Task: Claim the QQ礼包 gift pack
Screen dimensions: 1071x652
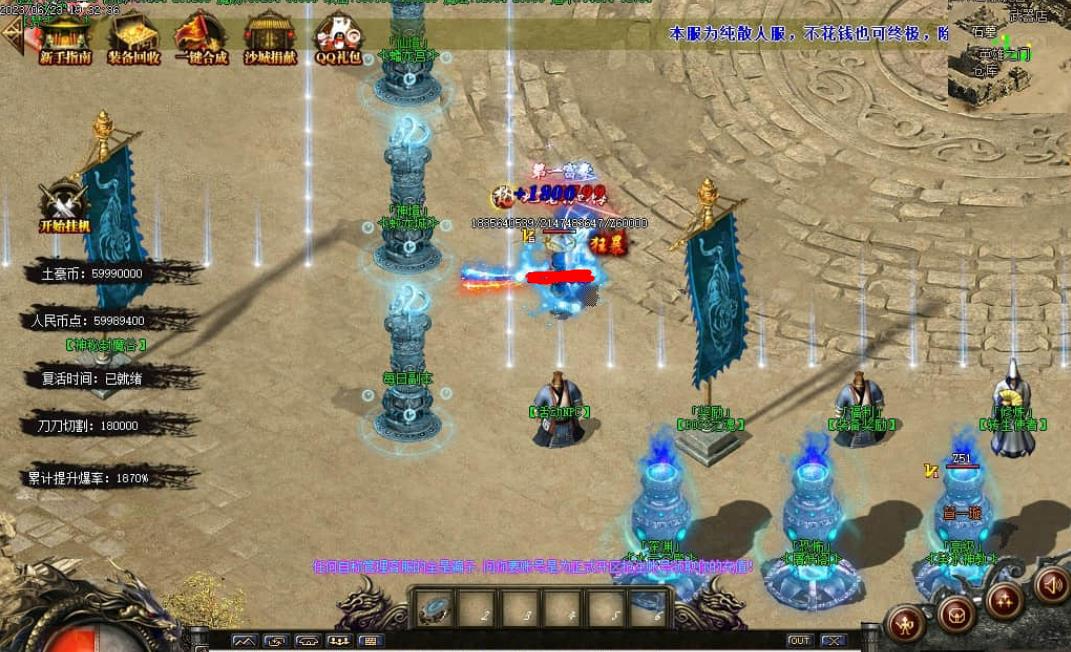Action: pyautogui.click(x=339, y=38)
